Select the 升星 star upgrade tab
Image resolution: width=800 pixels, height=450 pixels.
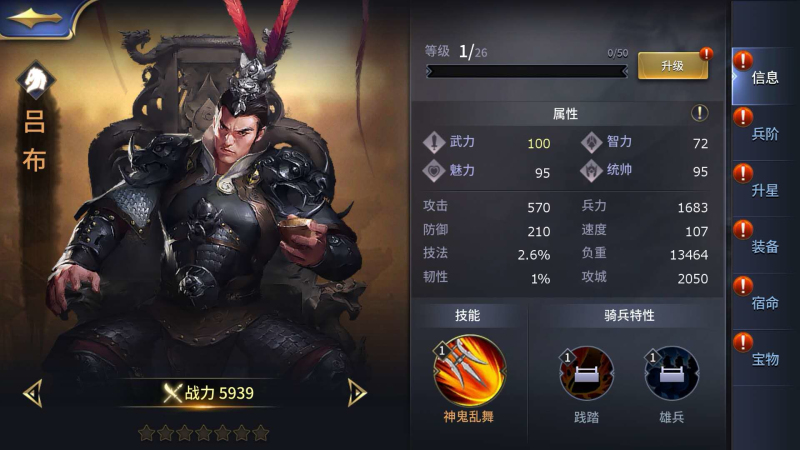click(764, 190)
